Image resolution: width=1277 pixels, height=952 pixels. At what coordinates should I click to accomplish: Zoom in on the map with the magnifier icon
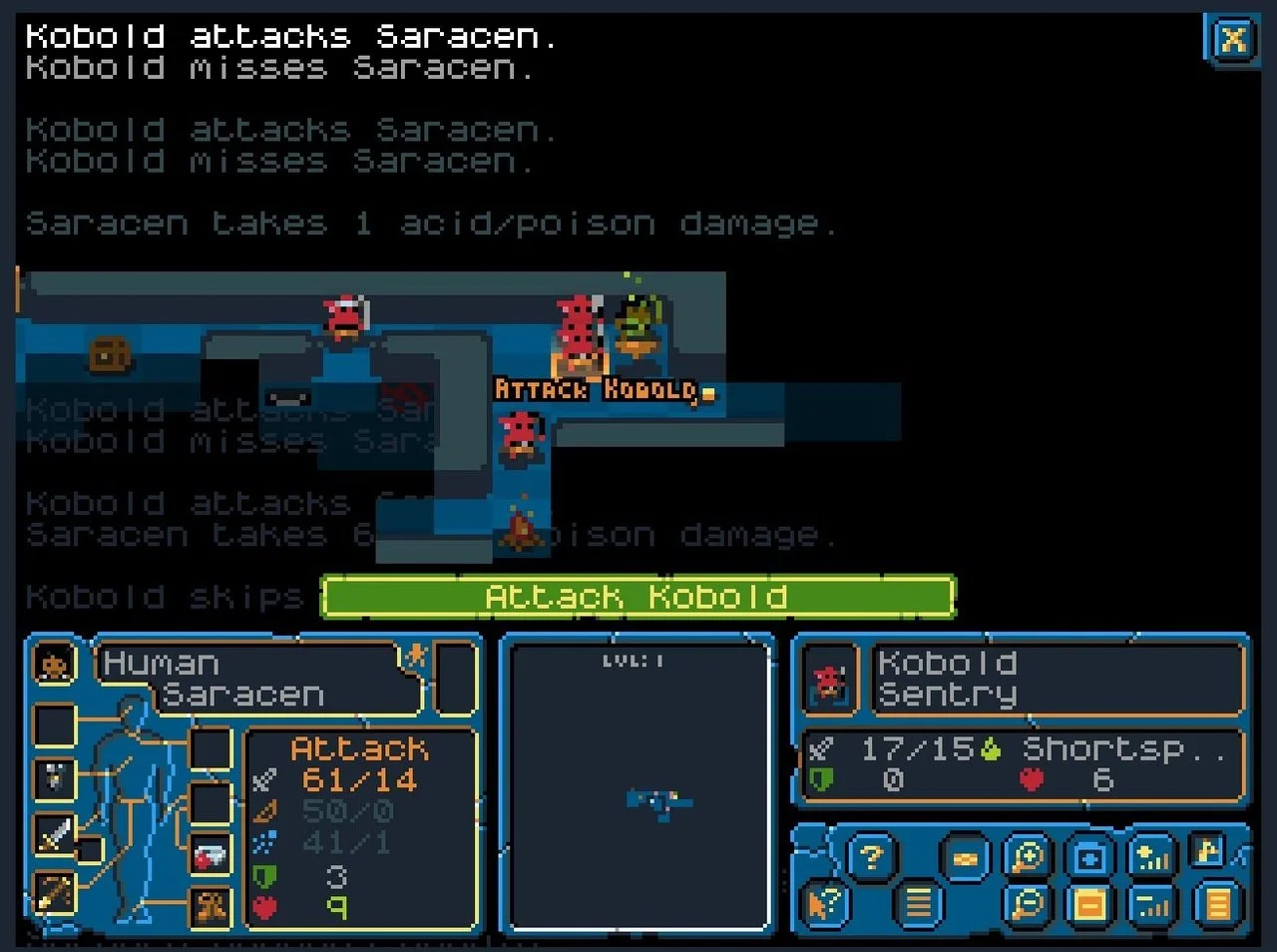tap(1028, 855)
